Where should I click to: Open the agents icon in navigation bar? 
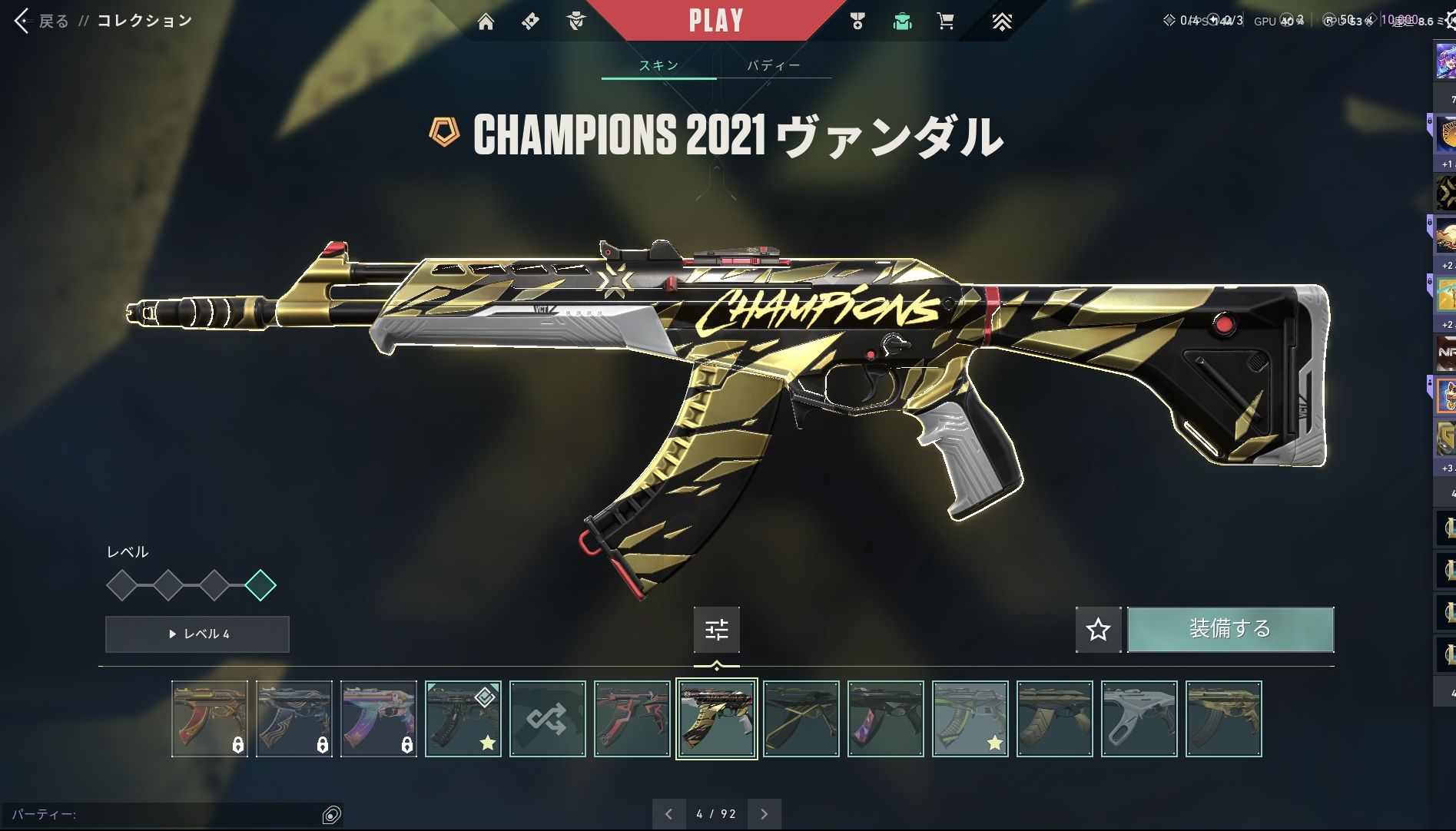pyautogui.click(x=575, y=22)
